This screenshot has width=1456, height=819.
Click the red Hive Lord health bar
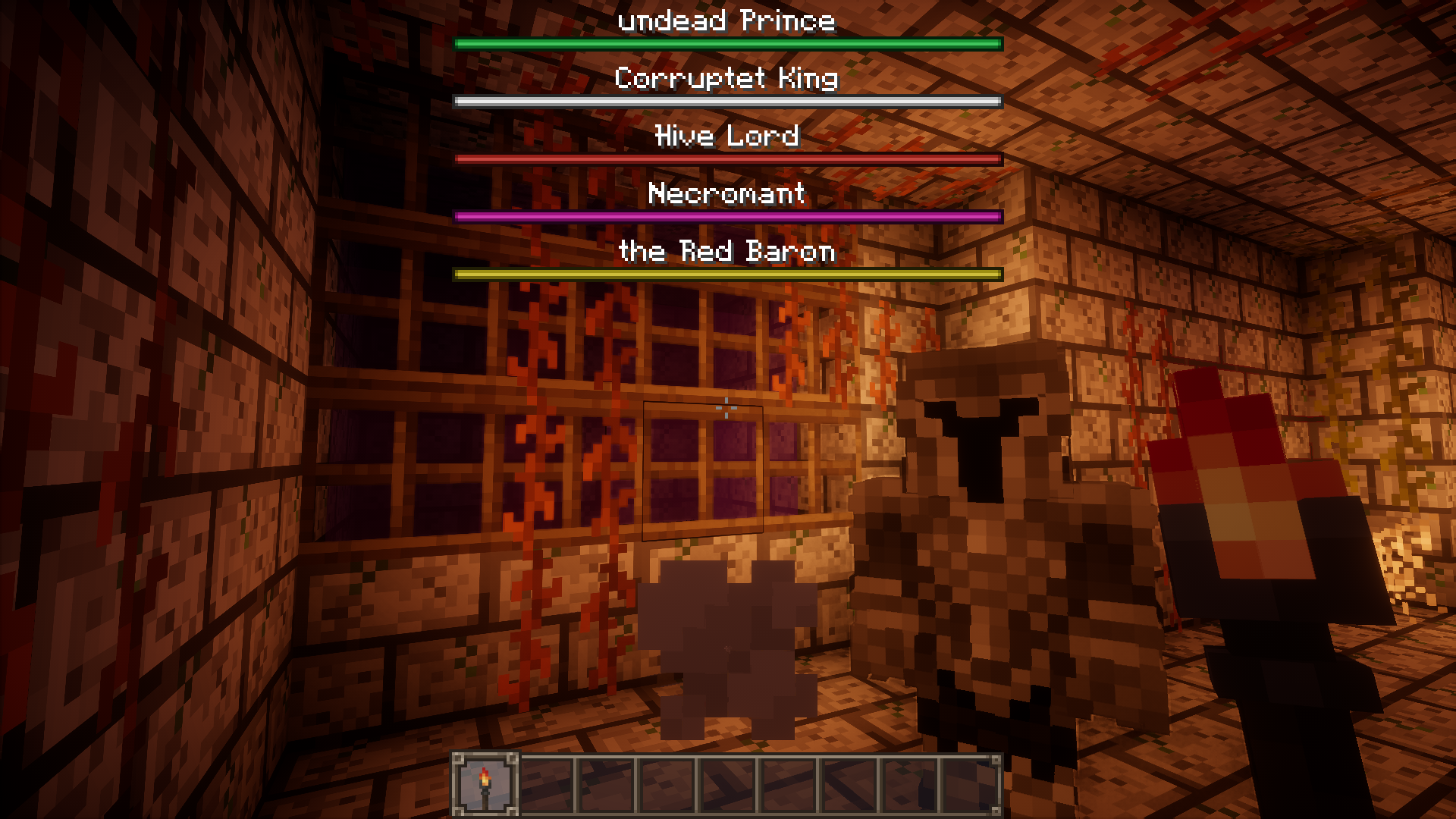click(x=726, y=158)
